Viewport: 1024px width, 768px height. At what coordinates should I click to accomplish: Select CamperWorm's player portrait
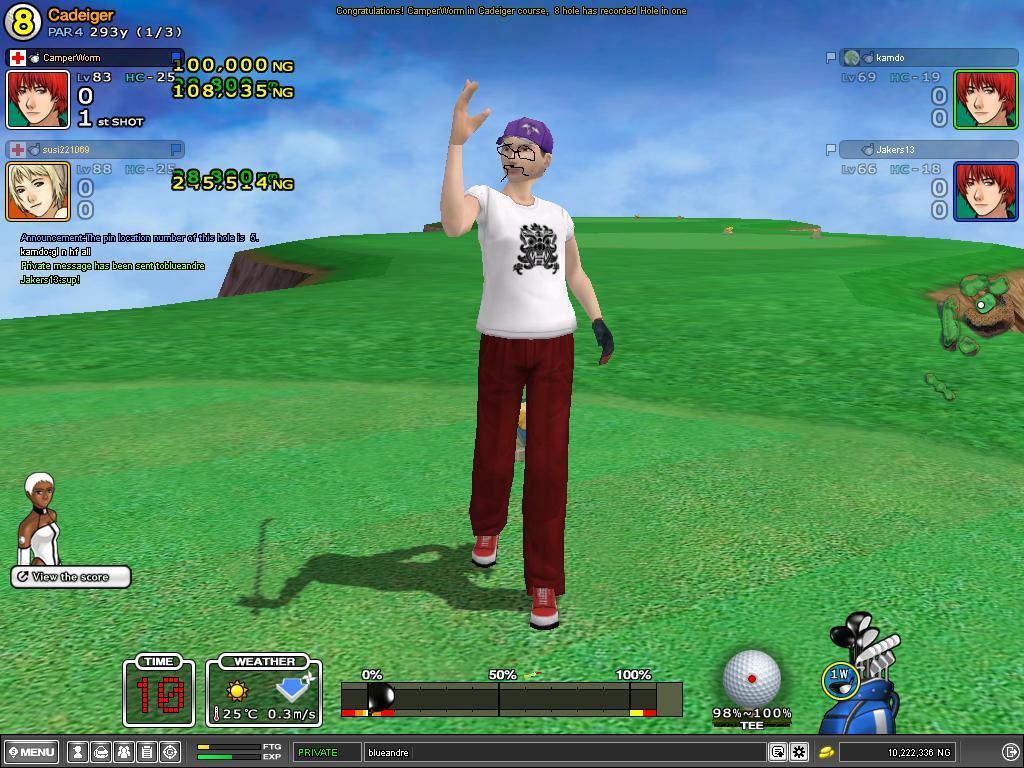pyautogui.click(x=39, y=99)
